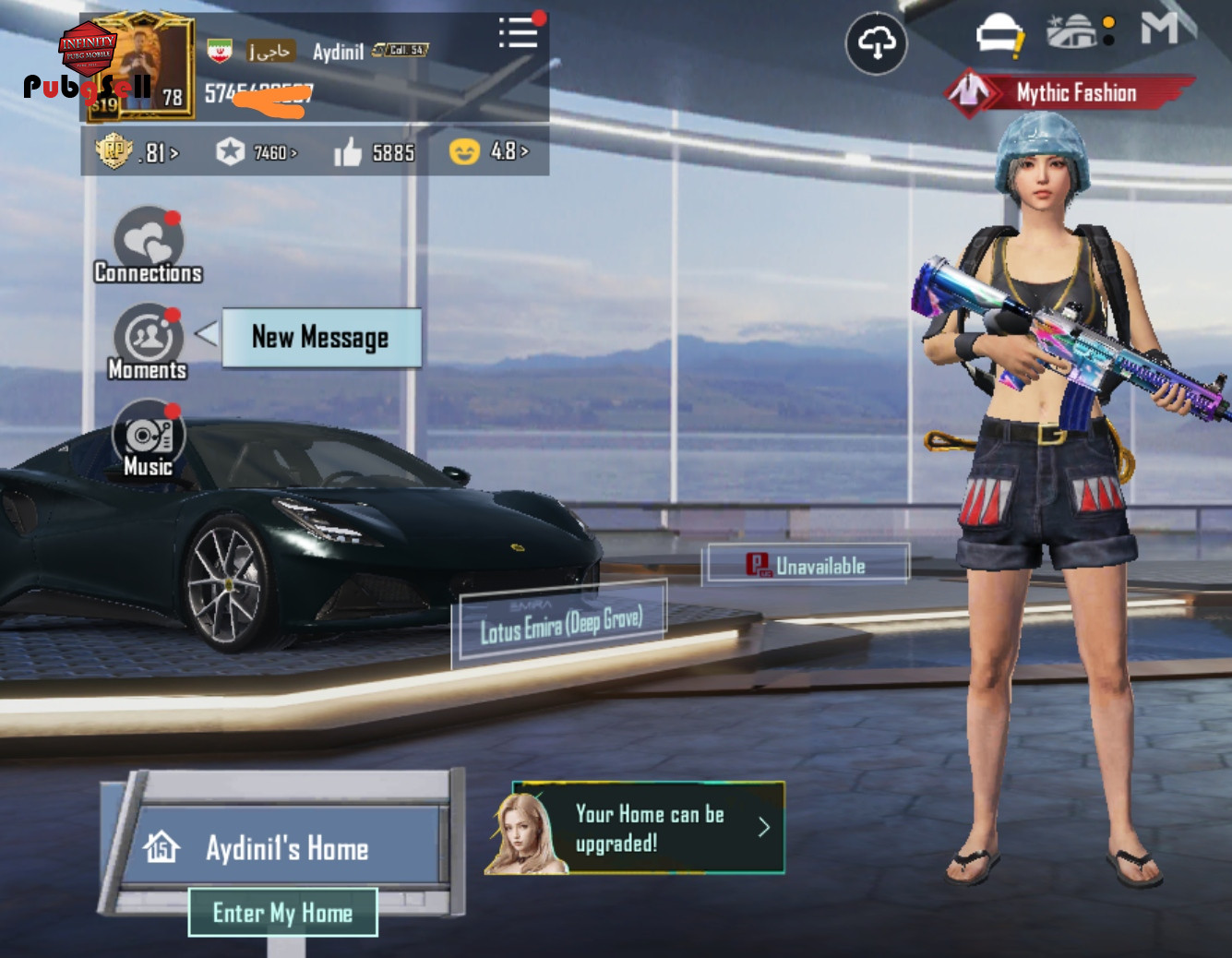Open the helmet icon with exclamation mark
The image size is (1232, 958).
coord(999,35)
